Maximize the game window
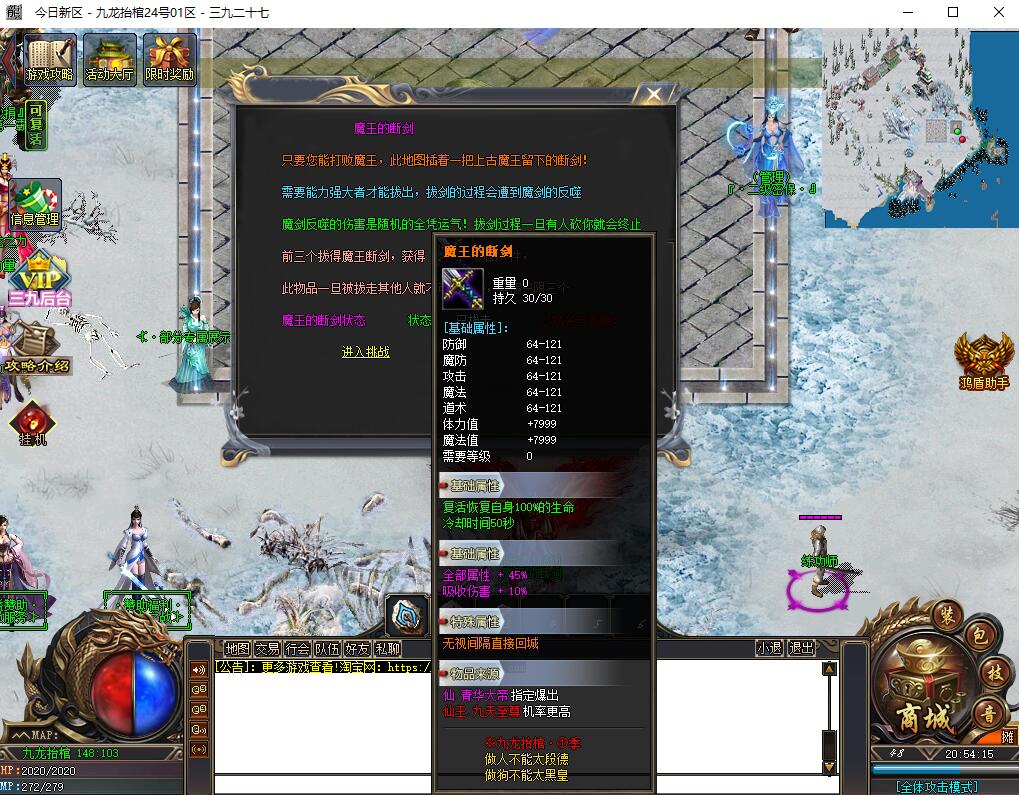The image size is (1019, 795). (x=952, y=13)
